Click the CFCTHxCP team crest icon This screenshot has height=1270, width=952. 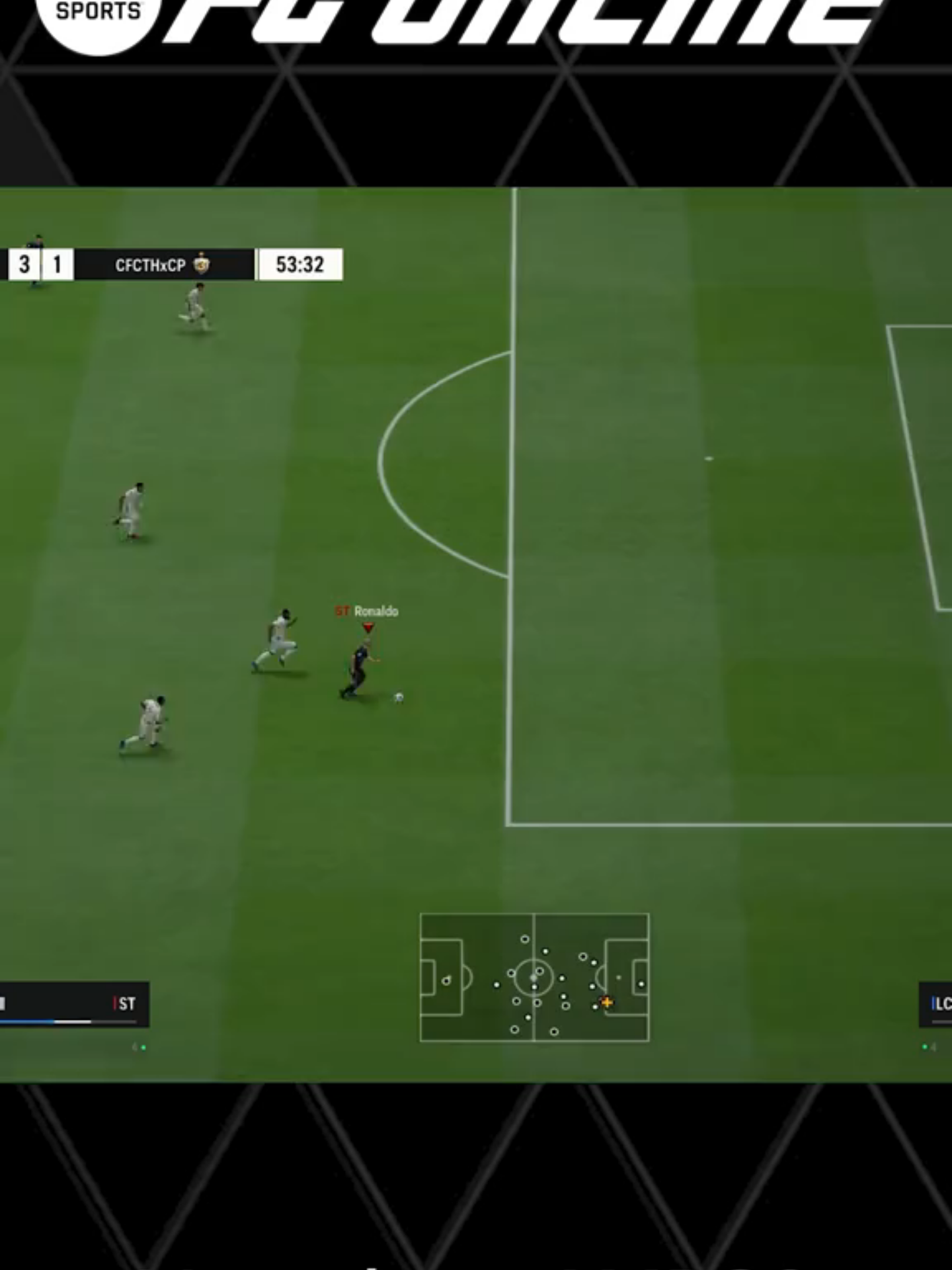(202, 265)
